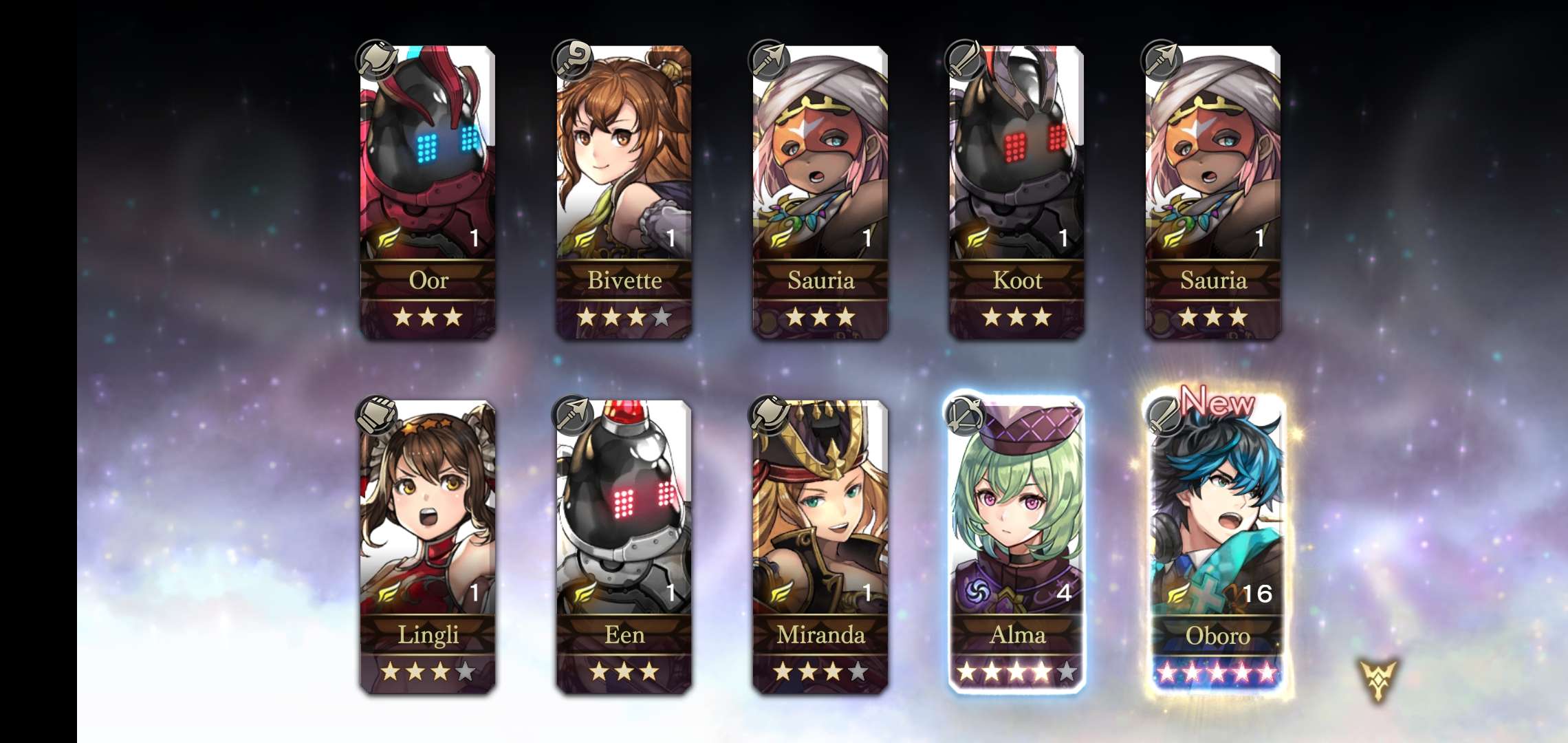Choose the four-star Alma card
This screenshot has width=1568, height=743.
(1016, 546)
